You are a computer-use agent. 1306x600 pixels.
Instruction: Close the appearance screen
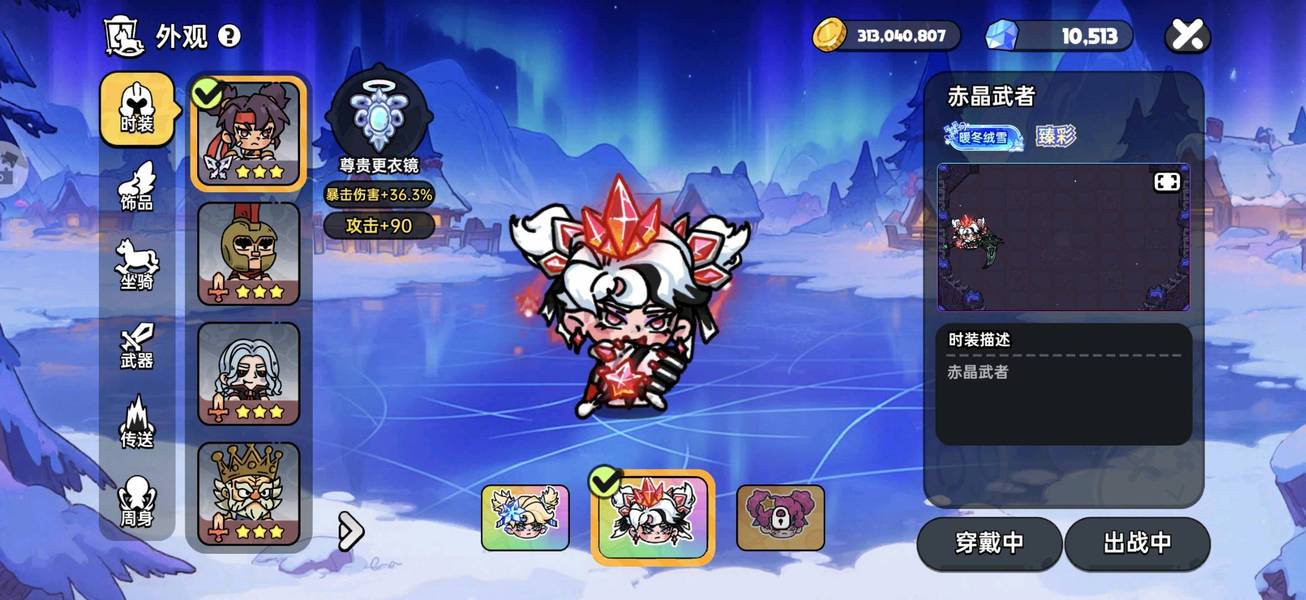coord(1187,37)
